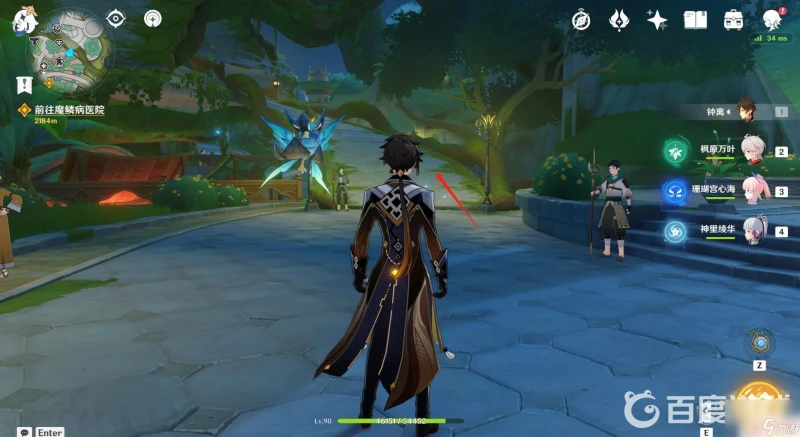Image resolution: width=800 pixels, height=437 pixels.
Task: Select the quest tracker 前往魔鳞病医院
Action: point(68,110)
